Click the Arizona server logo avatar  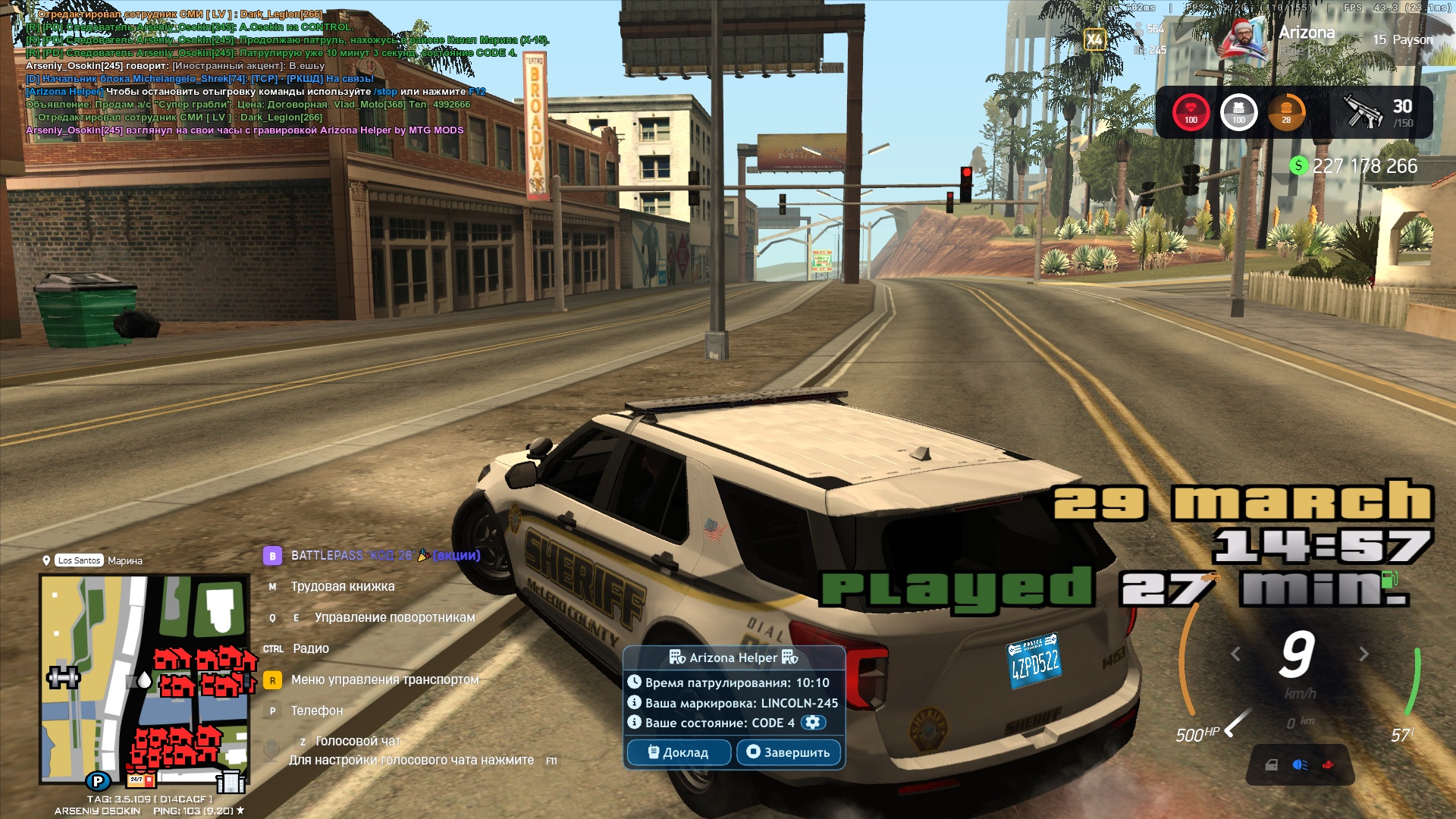click(x=1243, y=39)
